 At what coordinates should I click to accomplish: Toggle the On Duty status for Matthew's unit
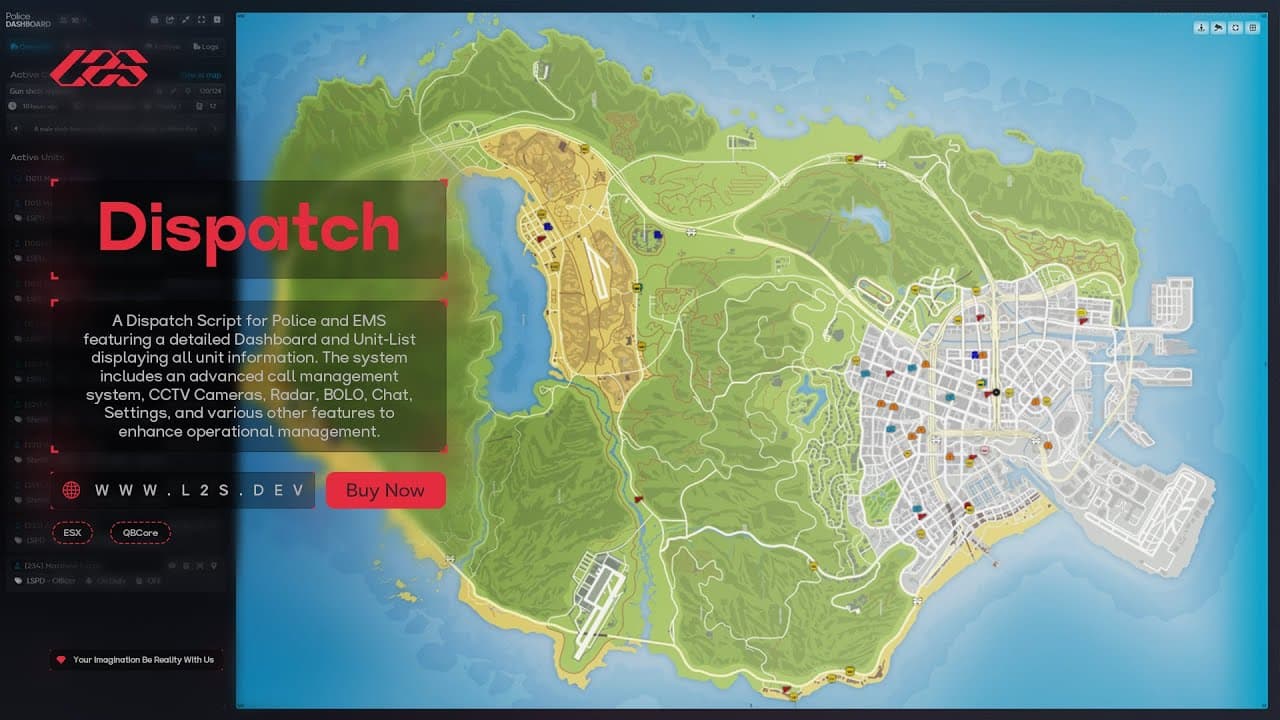[112, 580]
